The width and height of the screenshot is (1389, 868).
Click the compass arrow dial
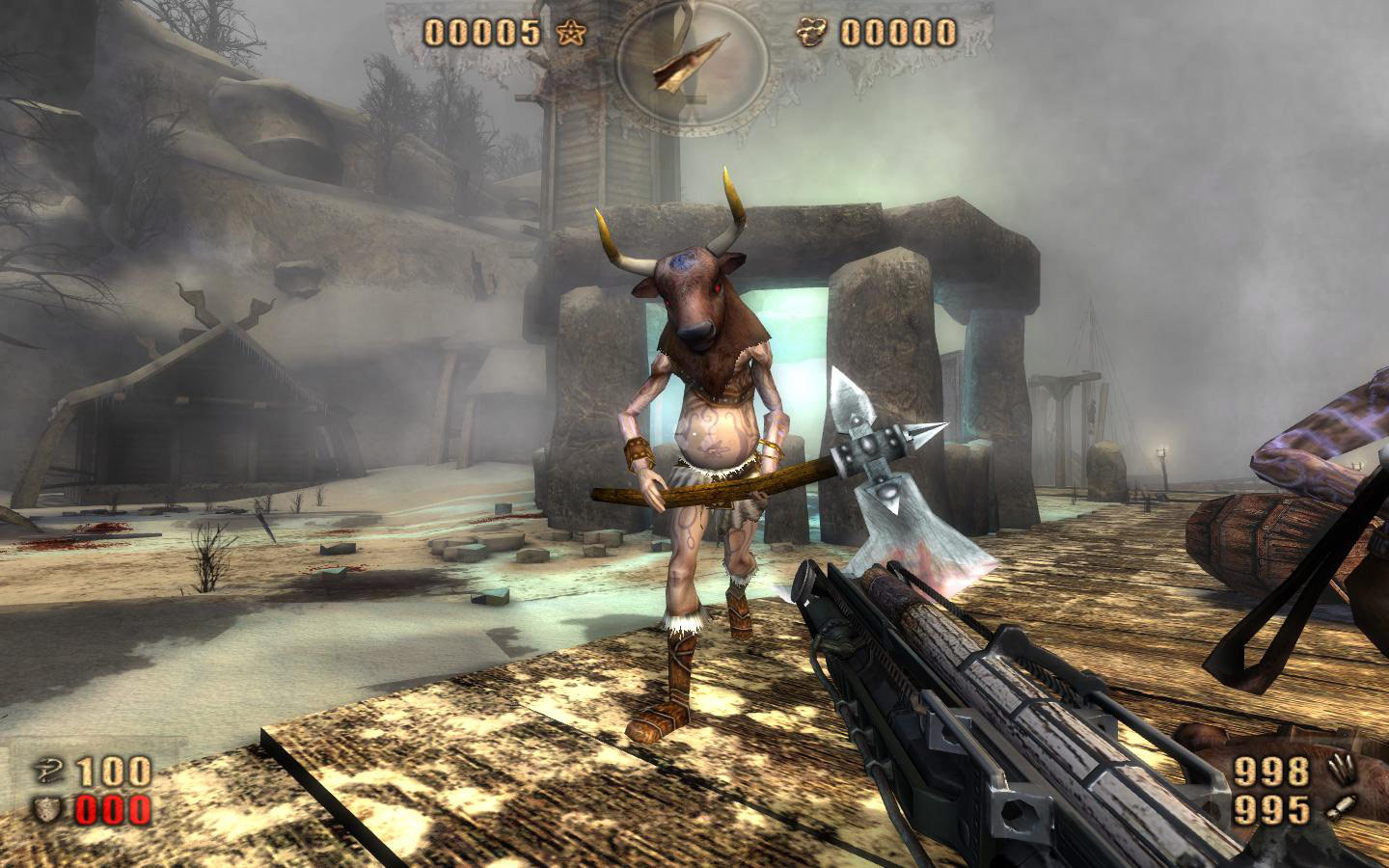(693, 60)
